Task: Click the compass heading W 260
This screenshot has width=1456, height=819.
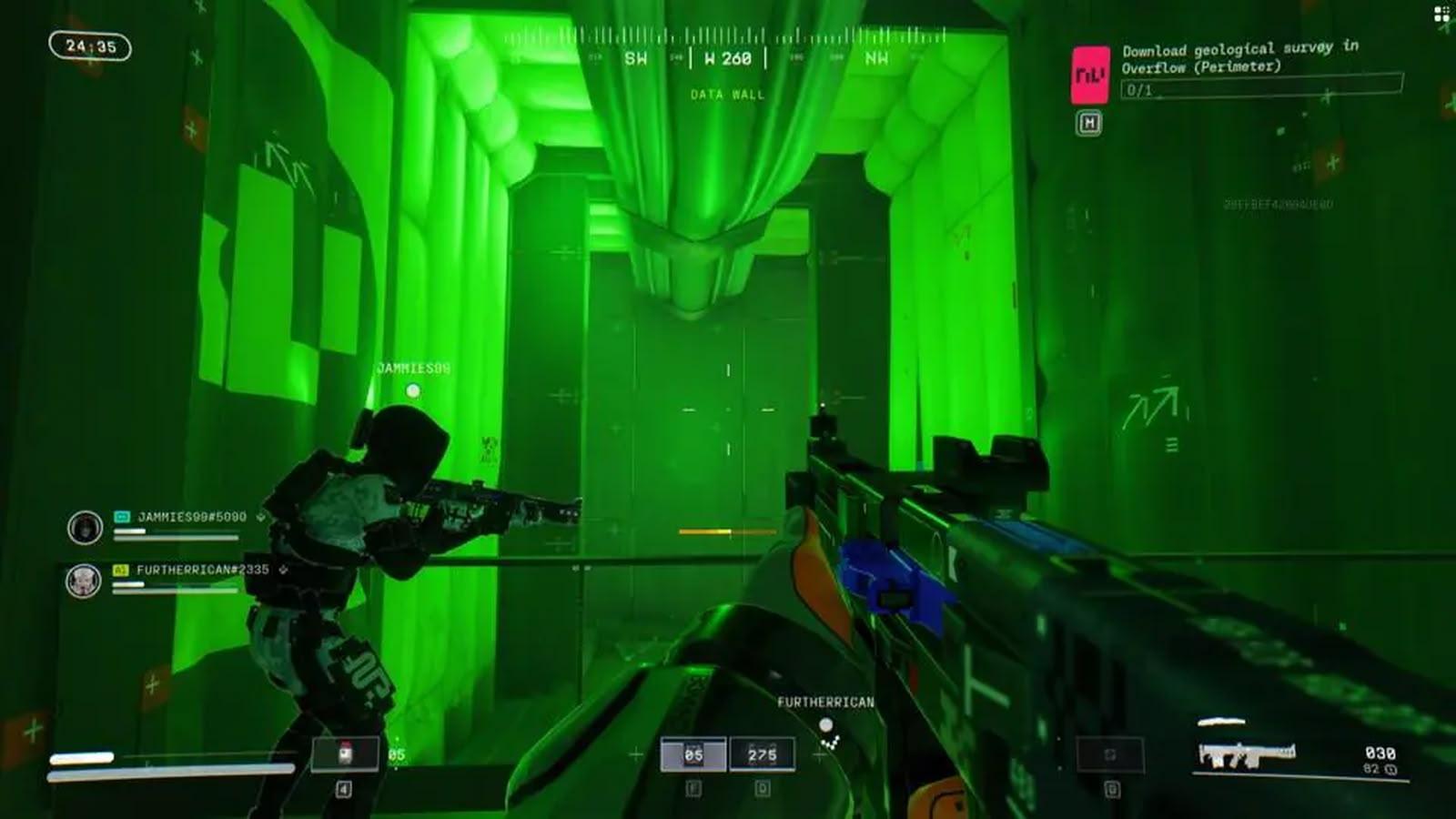Action: (728, 58)
